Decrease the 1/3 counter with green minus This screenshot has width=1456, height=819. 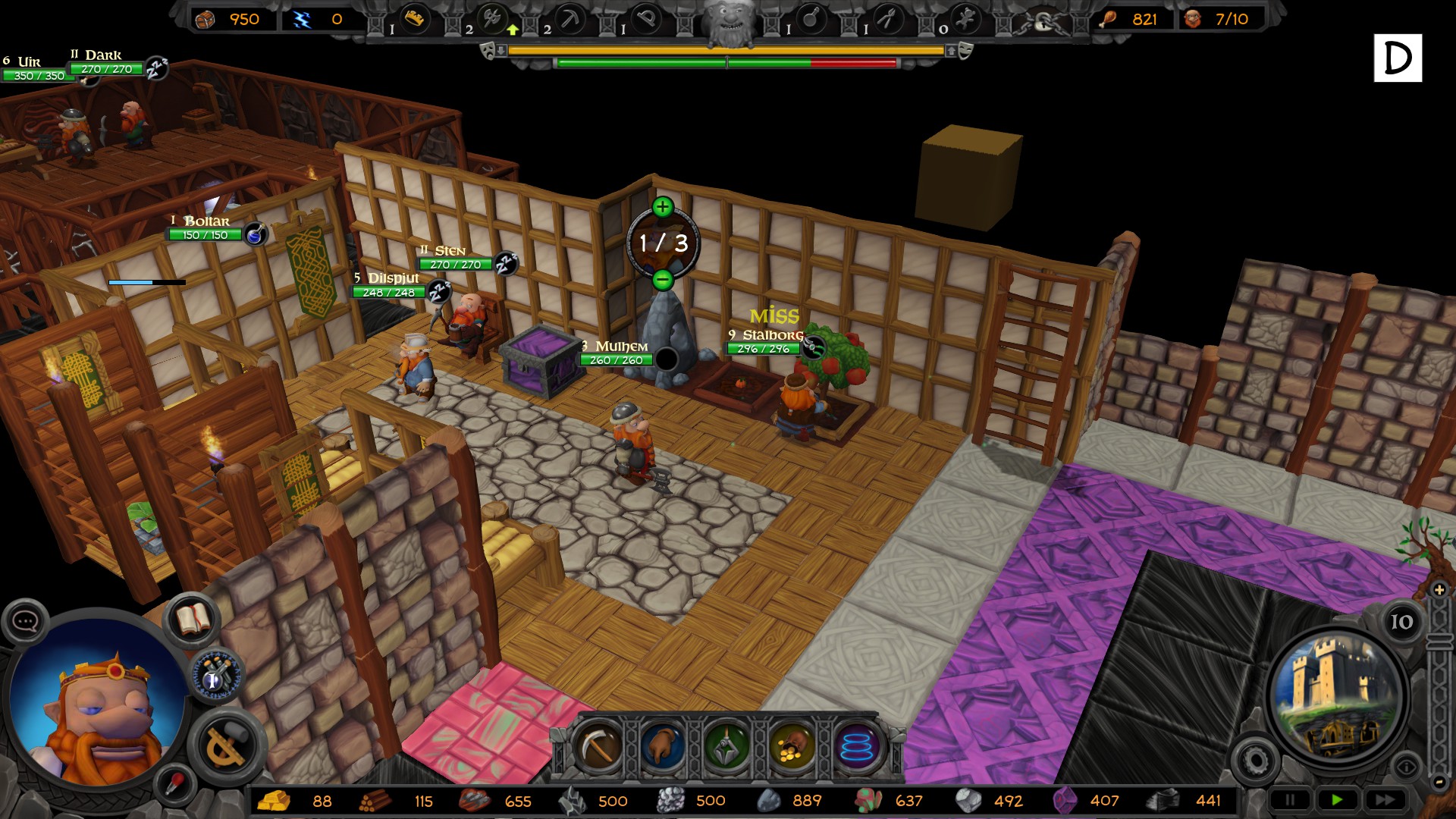662,280
